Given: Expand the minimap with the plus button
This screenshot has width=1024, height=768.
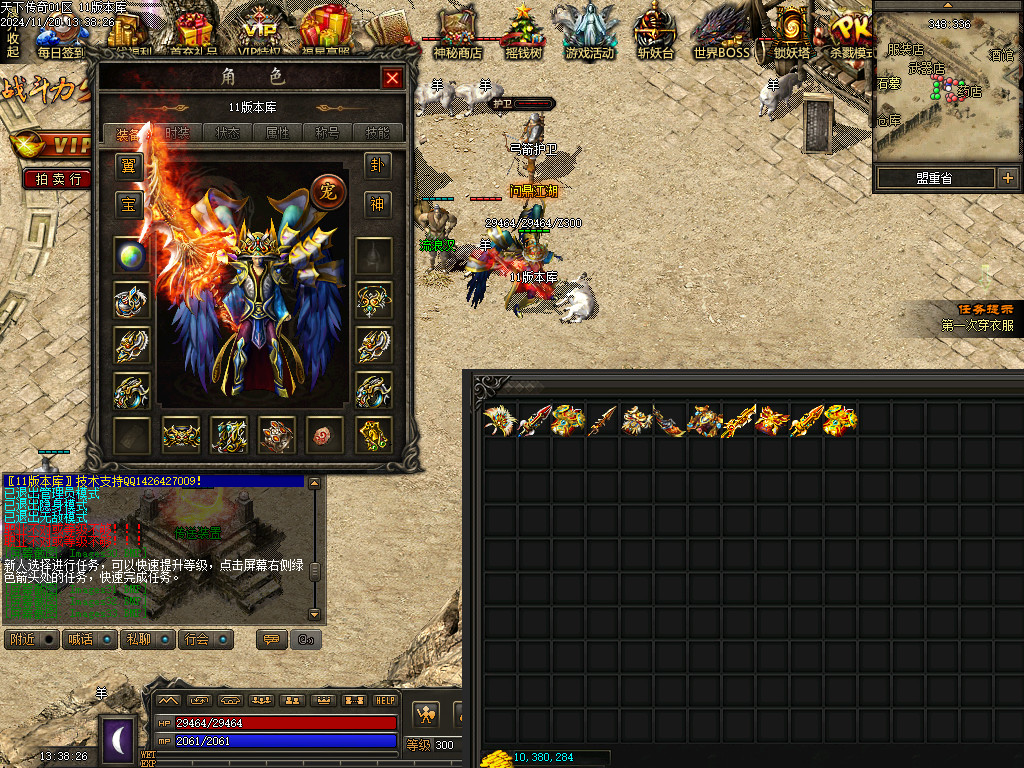Looking at the screenshot, I should click(1007, 179).
